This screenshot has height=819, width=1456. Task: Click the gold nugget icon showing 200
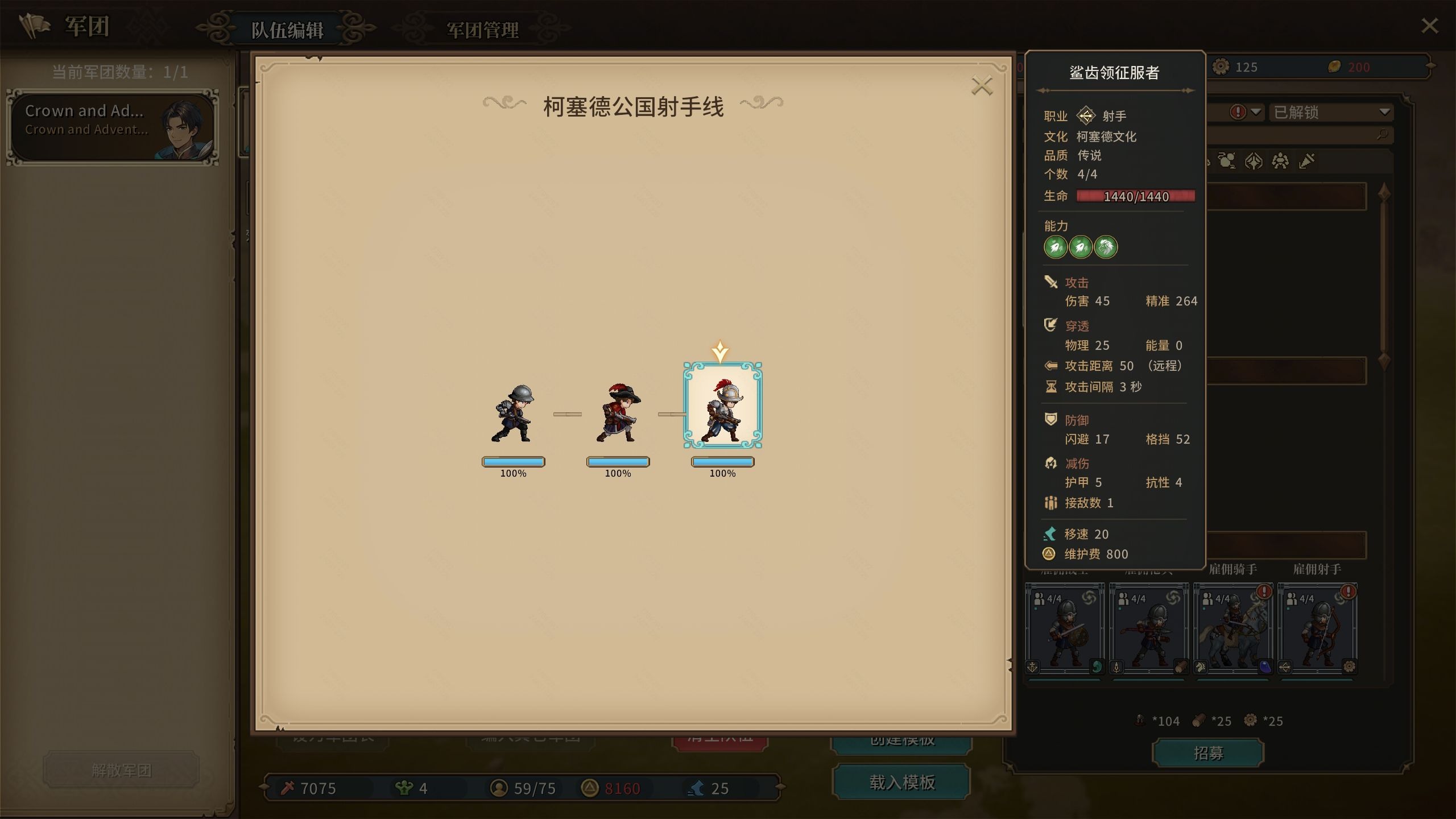(x=1334, y=67)
